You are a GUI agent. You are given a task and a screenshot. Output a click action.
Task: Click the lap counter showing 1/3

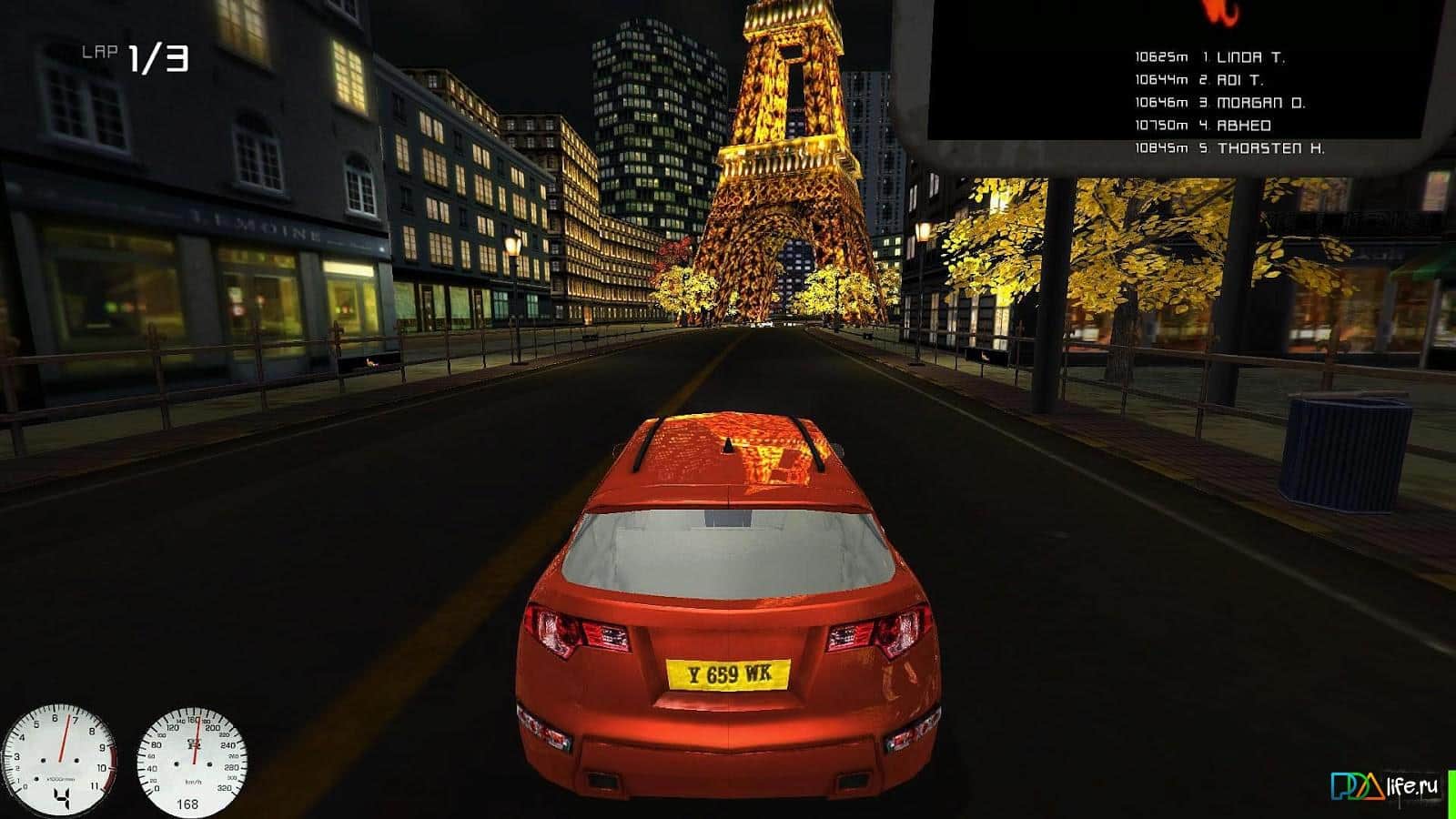pos(157,56)
